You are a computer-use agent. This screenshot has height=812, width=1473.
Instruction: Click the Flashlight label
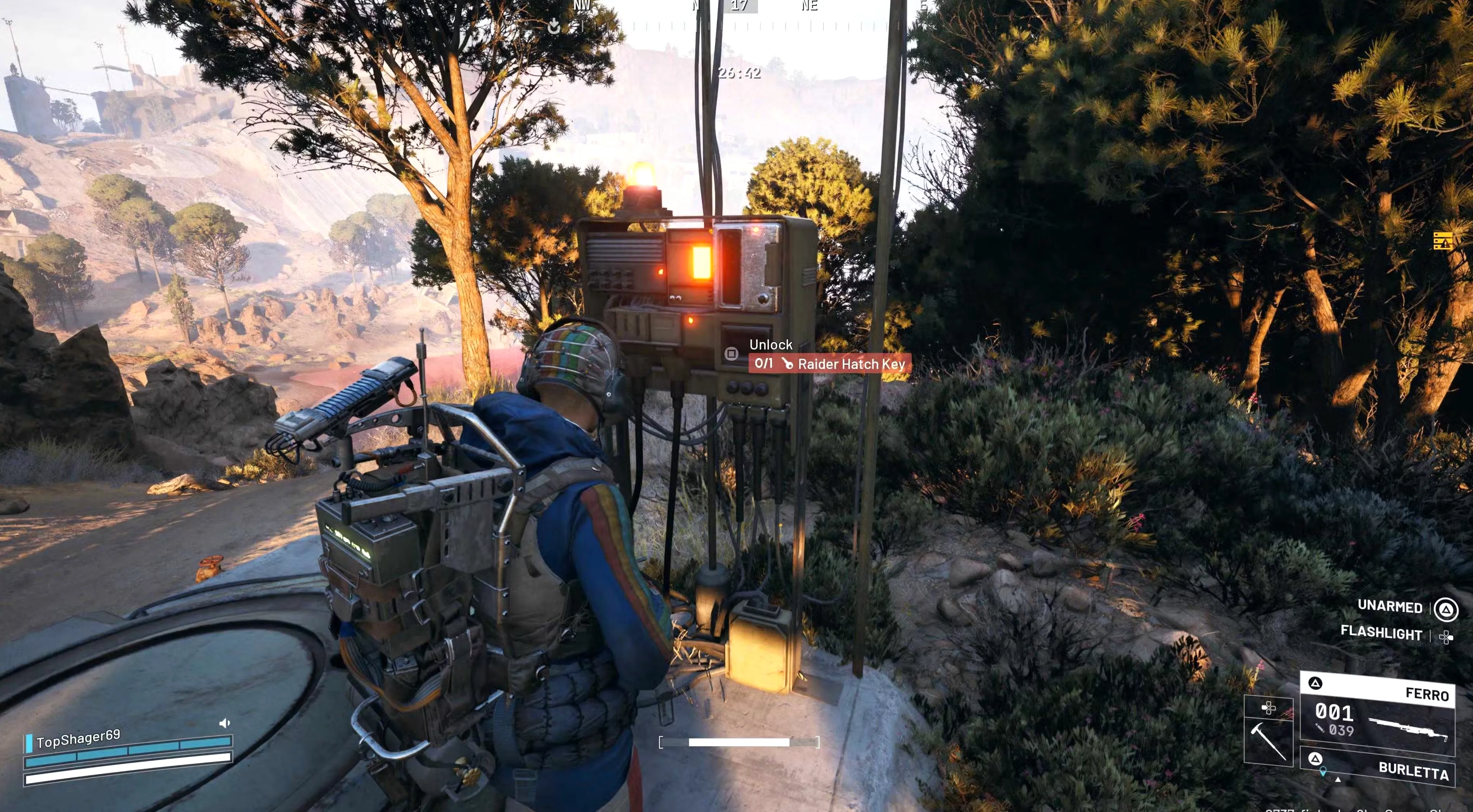pos(1381,633)
